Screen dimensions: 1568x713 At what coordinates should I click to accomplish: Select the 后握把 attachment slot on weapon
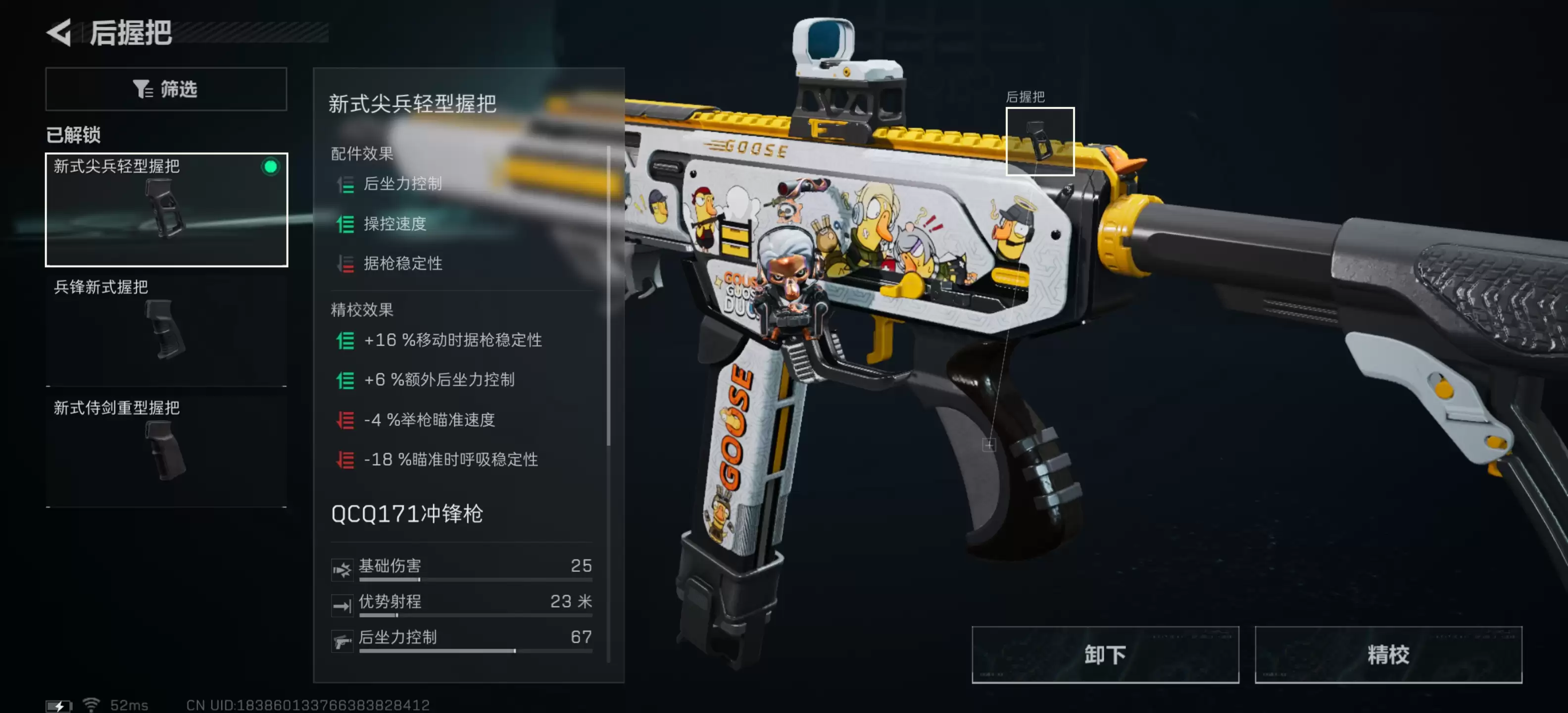(1040, 141)
